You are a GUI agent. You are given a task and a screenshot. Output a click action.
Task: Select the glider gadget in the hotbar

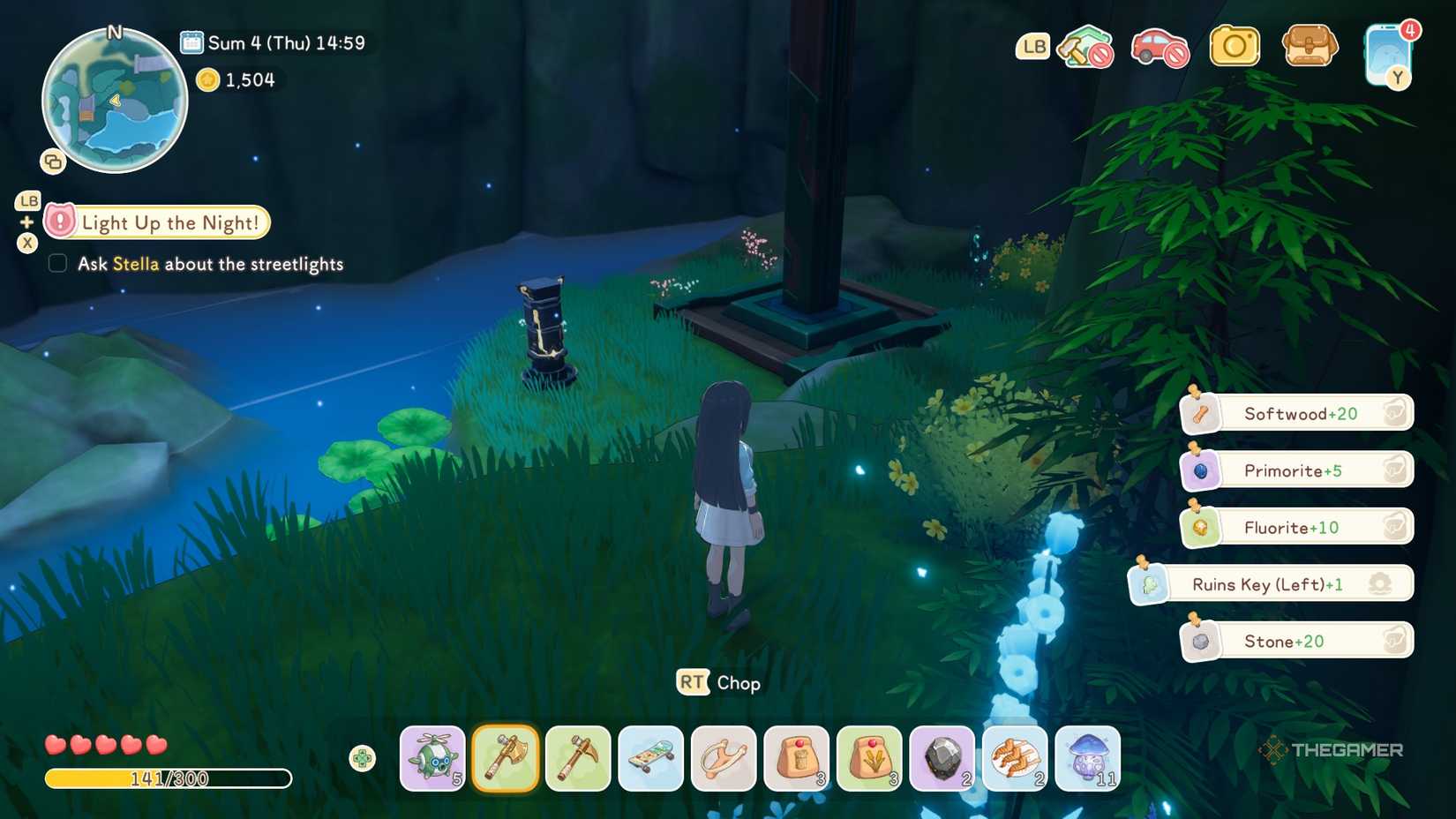tap(432, 757)
